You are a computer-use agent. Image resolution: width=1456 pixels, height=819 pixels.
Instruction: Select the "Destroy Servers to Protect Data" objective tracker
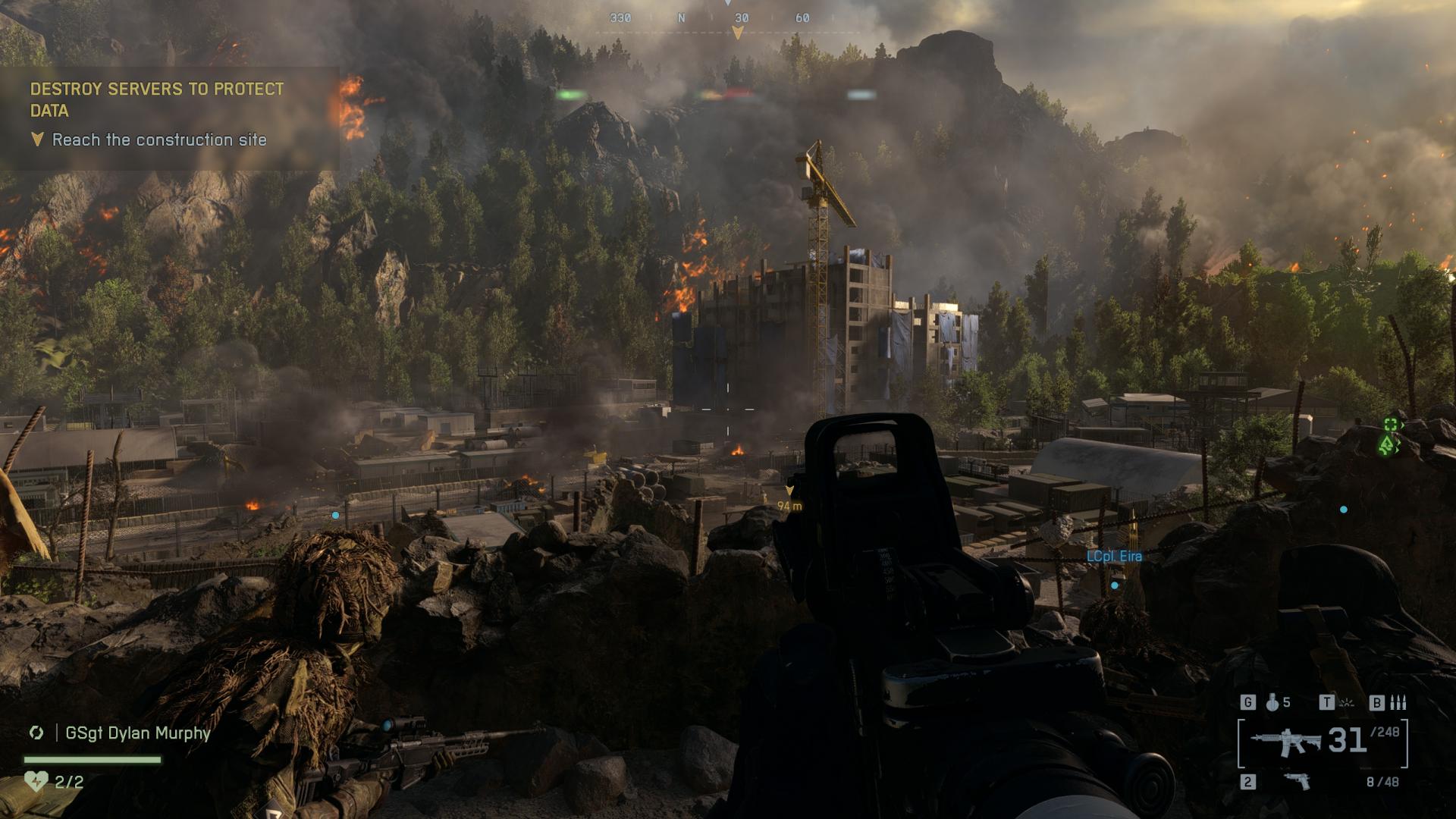point(157,99)
